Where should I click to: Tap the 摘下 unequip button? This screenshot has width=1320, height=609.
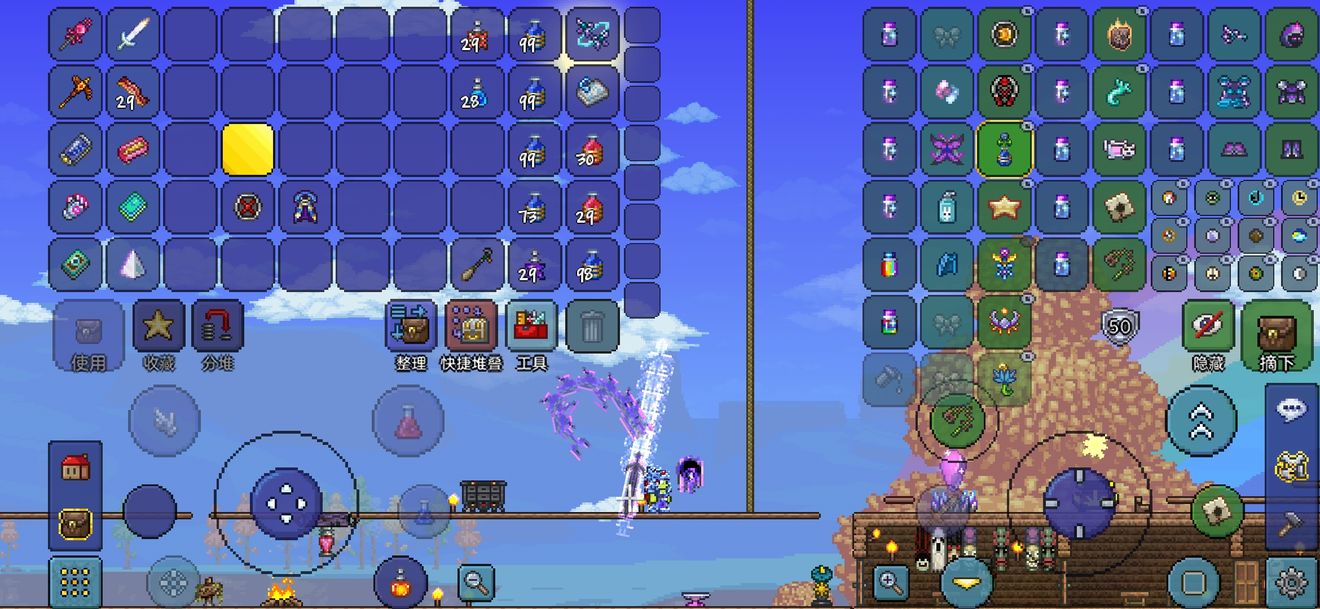point(1275,334)
